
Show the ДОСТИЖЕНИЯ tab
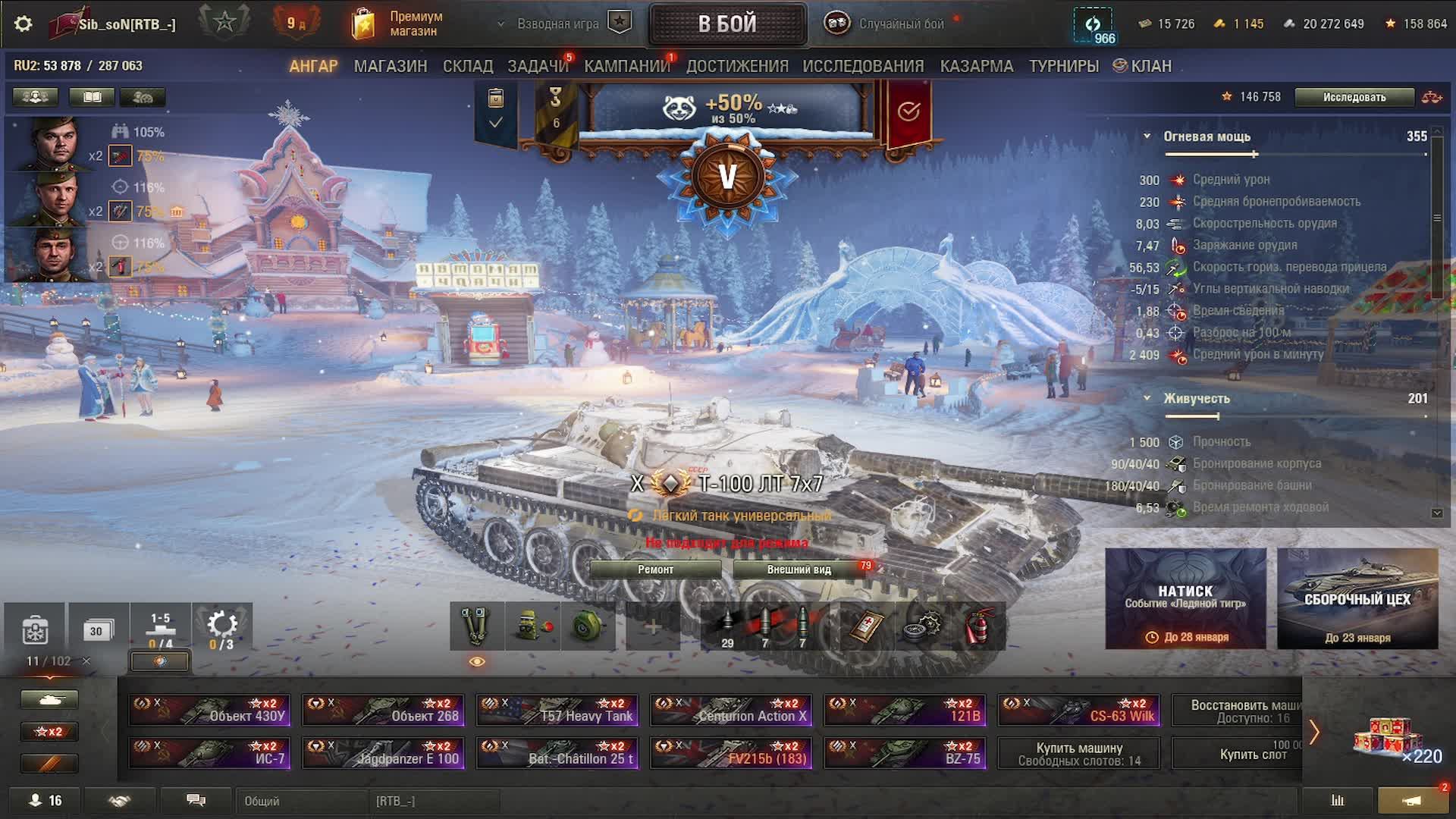click(737, 67)
